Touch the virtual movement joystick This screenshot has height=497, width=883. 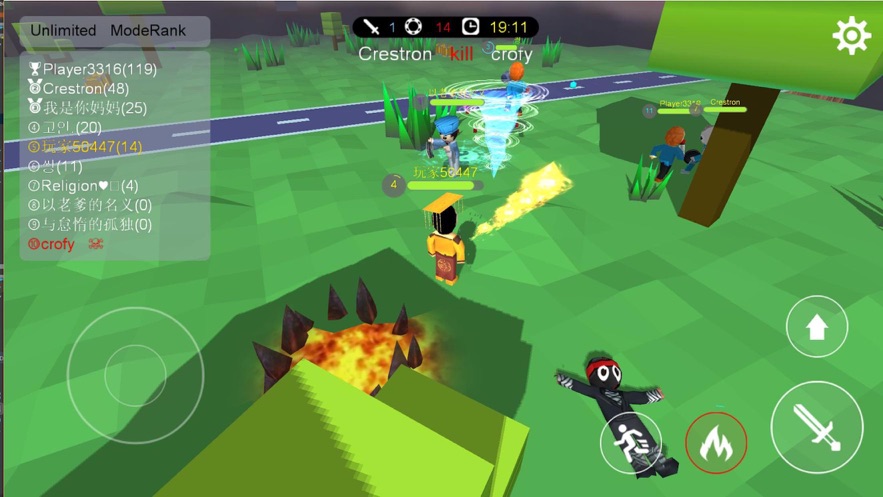coord(136,375)
